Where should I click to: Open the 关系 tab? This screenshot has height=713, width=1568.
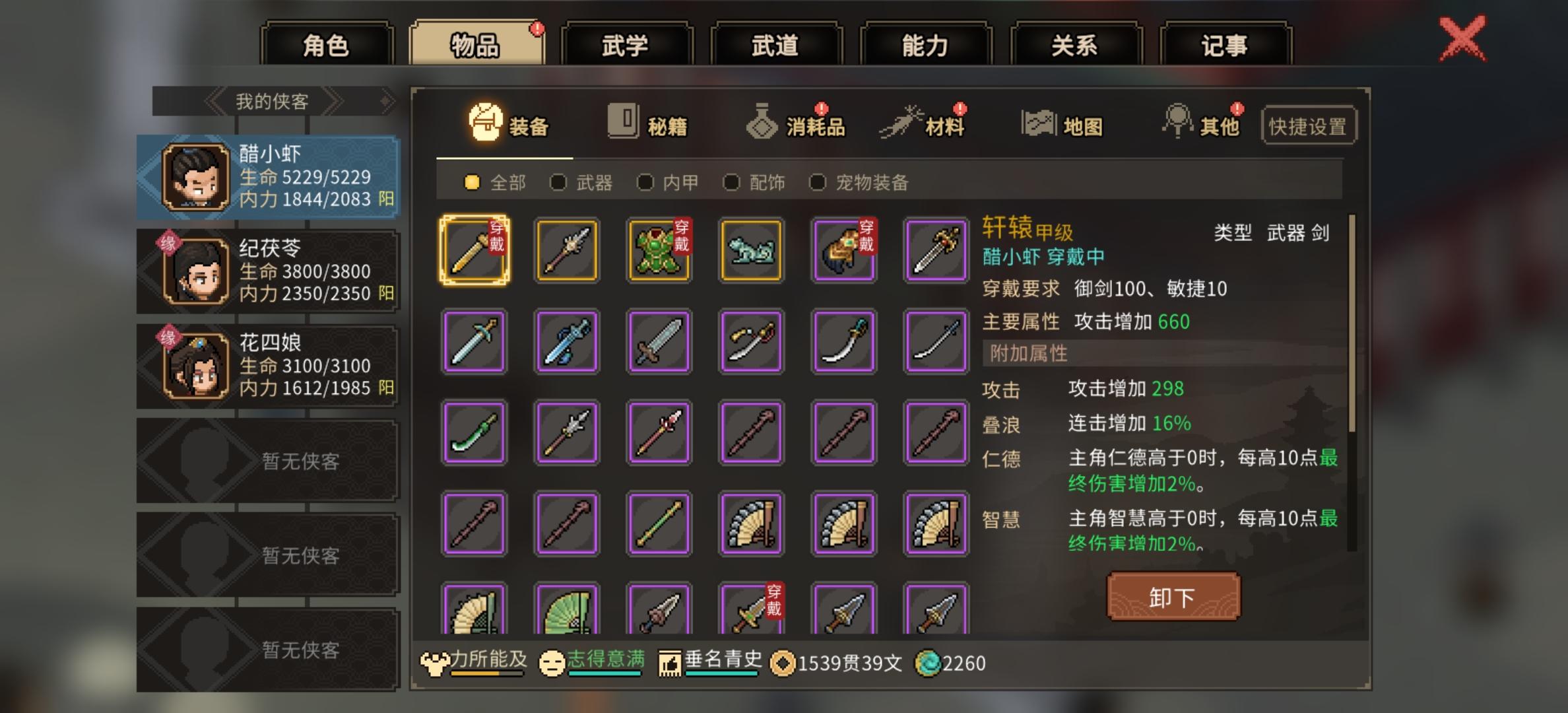(x=1072, y=46)
